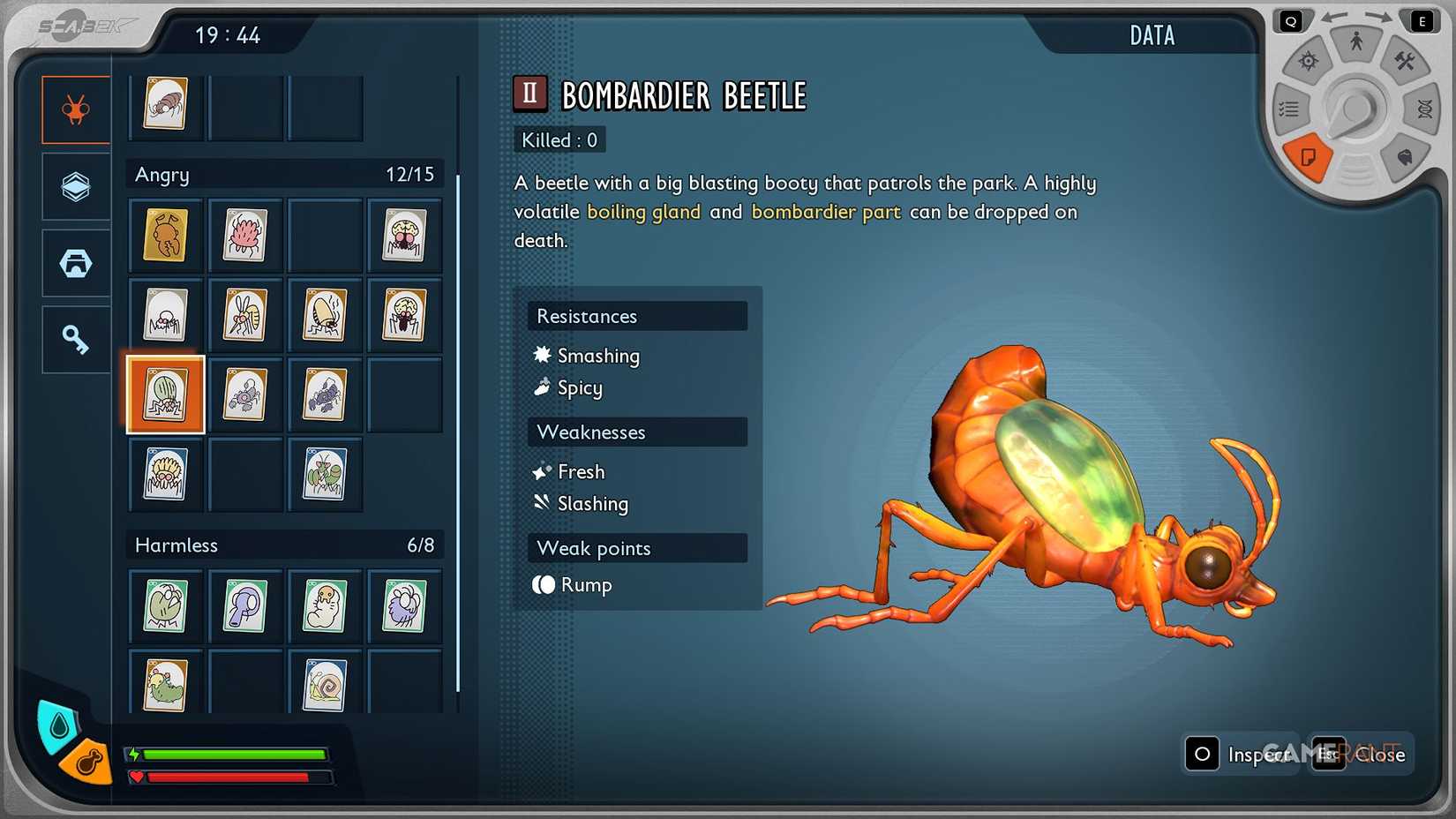Collapse the Angry creatures section
The height and width of the screenshot is (819, 1456).
coord(284,174)
